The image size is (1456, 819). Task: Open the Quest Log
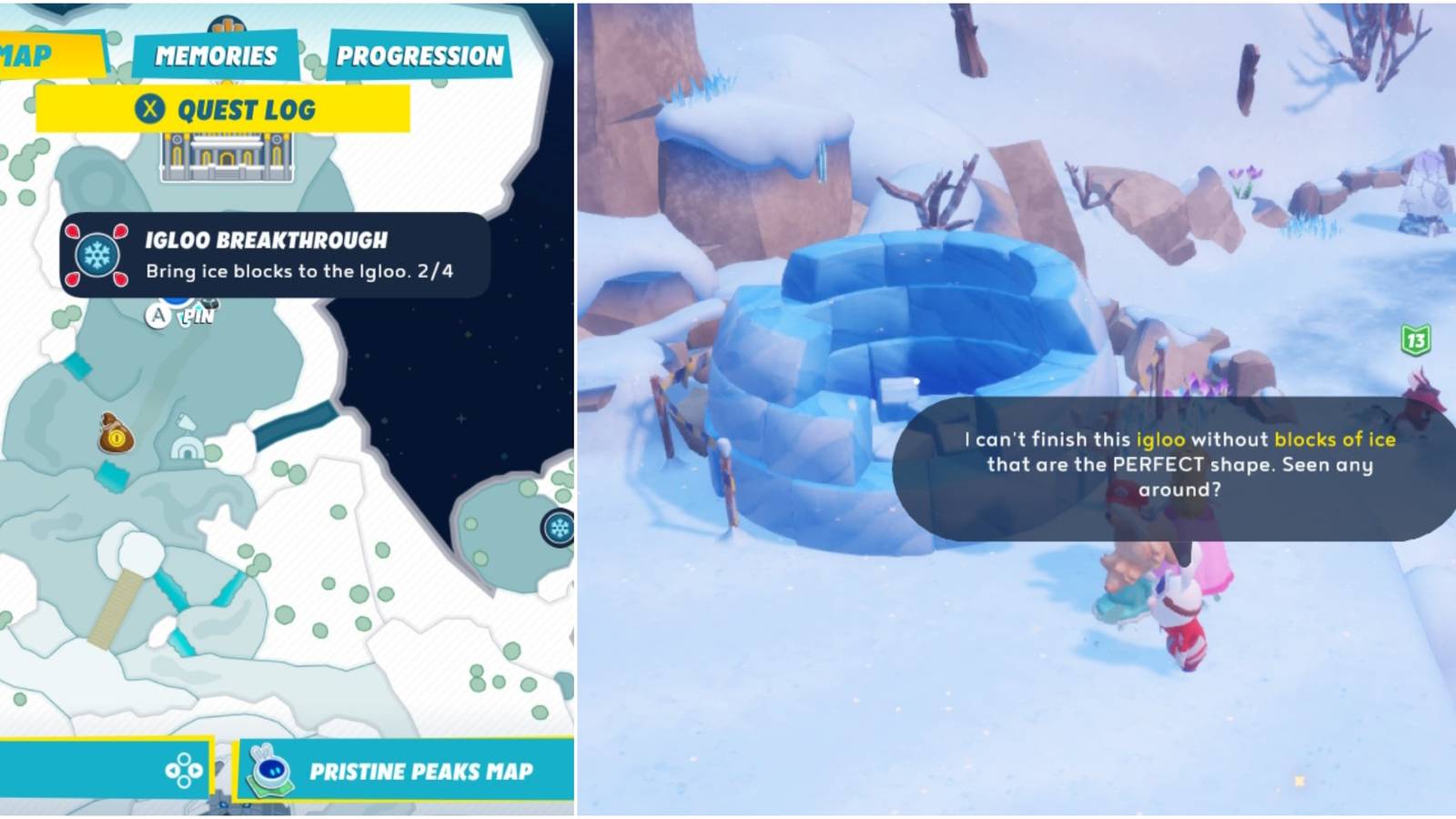tap(246, 111)
